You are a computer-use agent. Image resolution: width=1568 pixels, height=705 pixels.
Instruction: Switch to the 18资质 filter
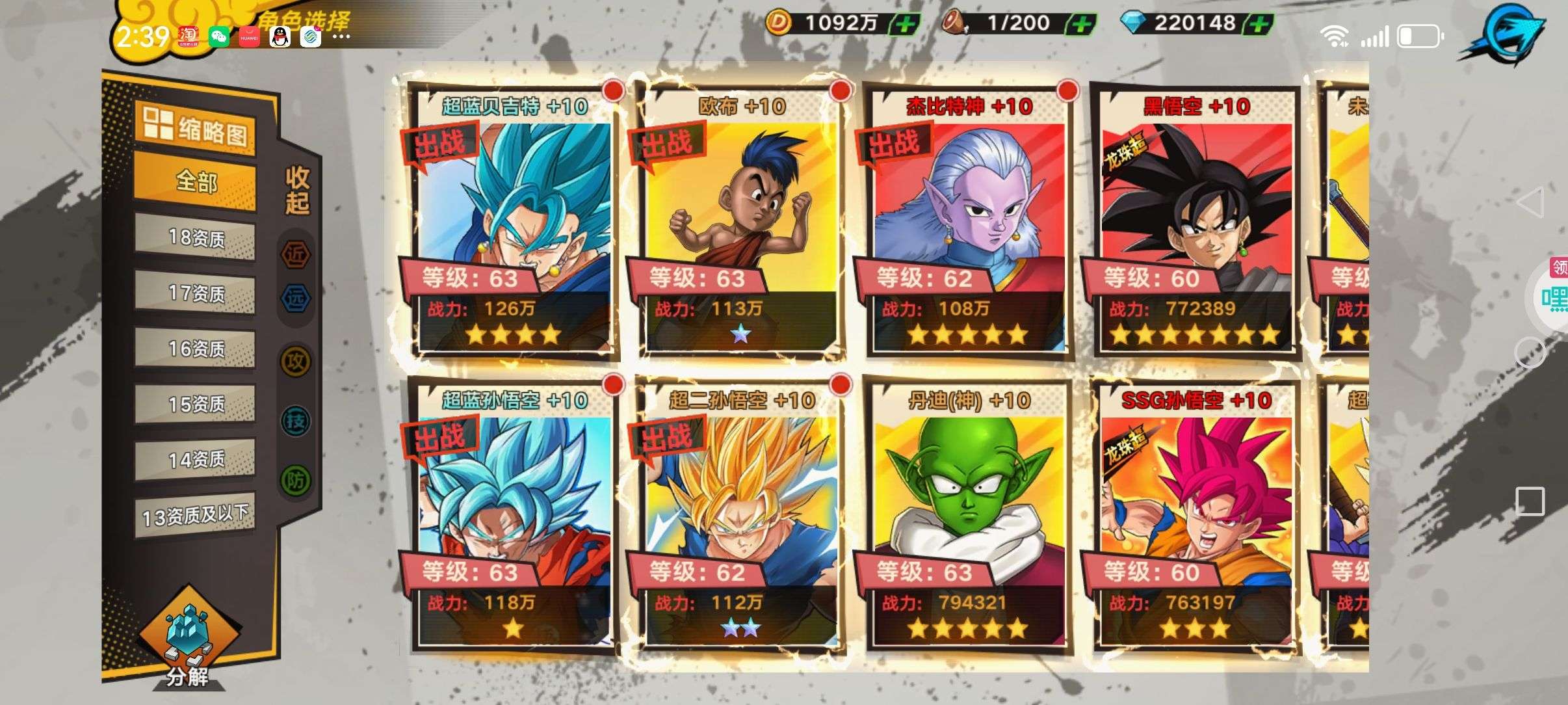click(x=195, y=238)
